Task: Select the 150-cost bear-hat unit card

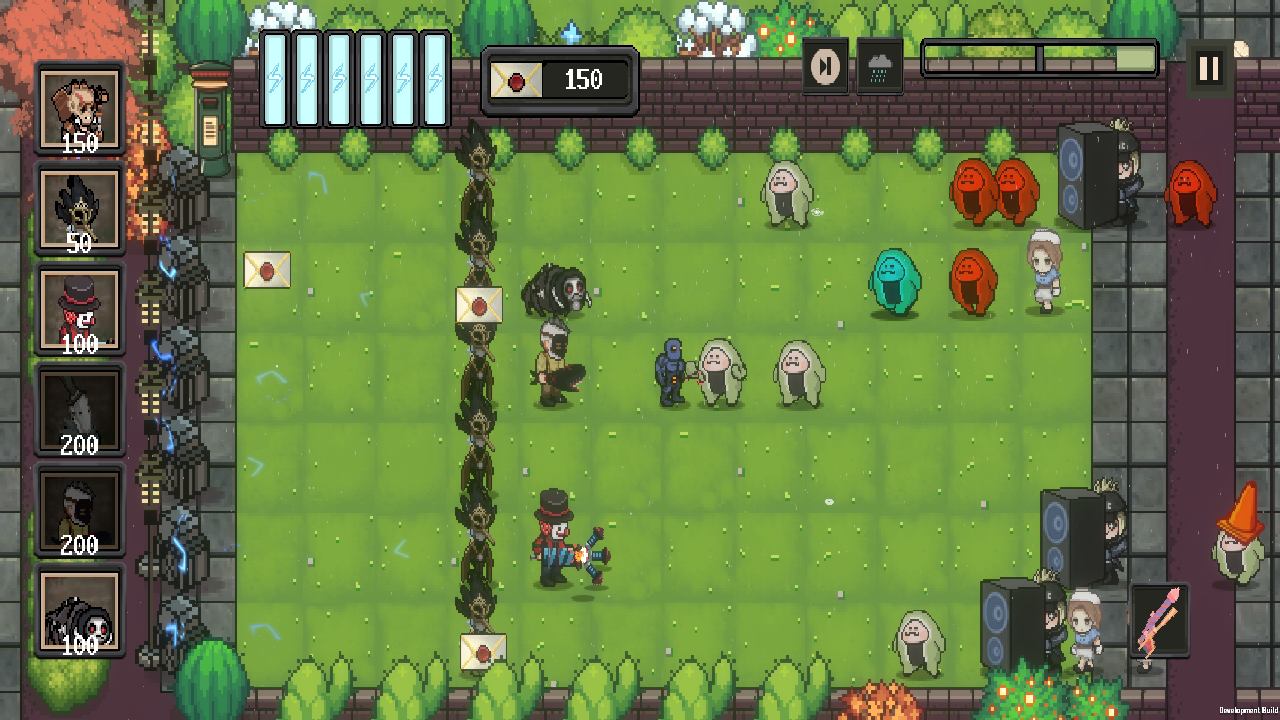Action: (x=79, y=109)
